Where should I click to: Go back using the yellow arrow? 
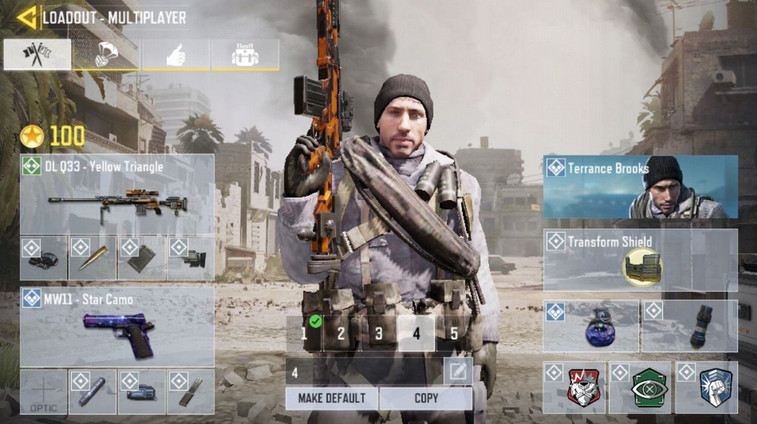tap(27, 17)
